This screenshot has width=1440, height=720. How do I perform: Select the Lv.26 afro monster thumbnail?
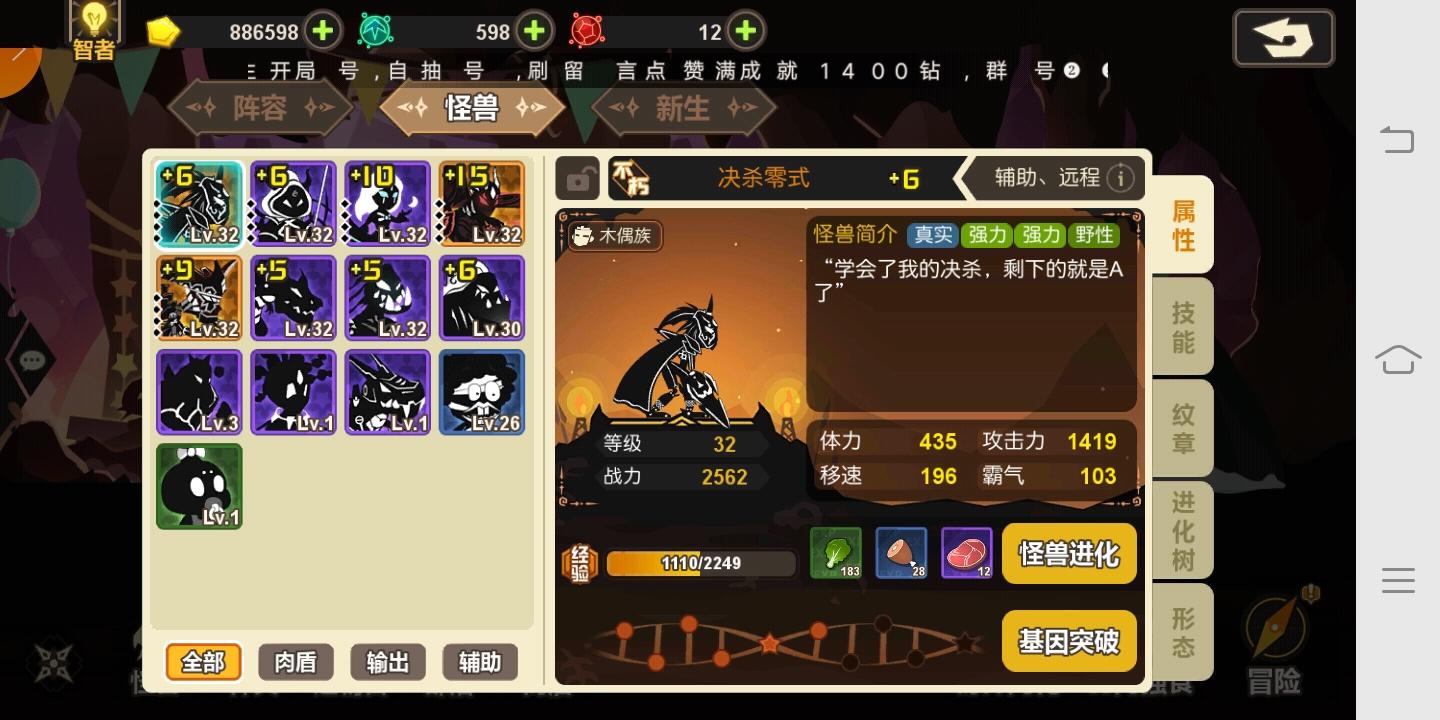(x=481, y=391)
